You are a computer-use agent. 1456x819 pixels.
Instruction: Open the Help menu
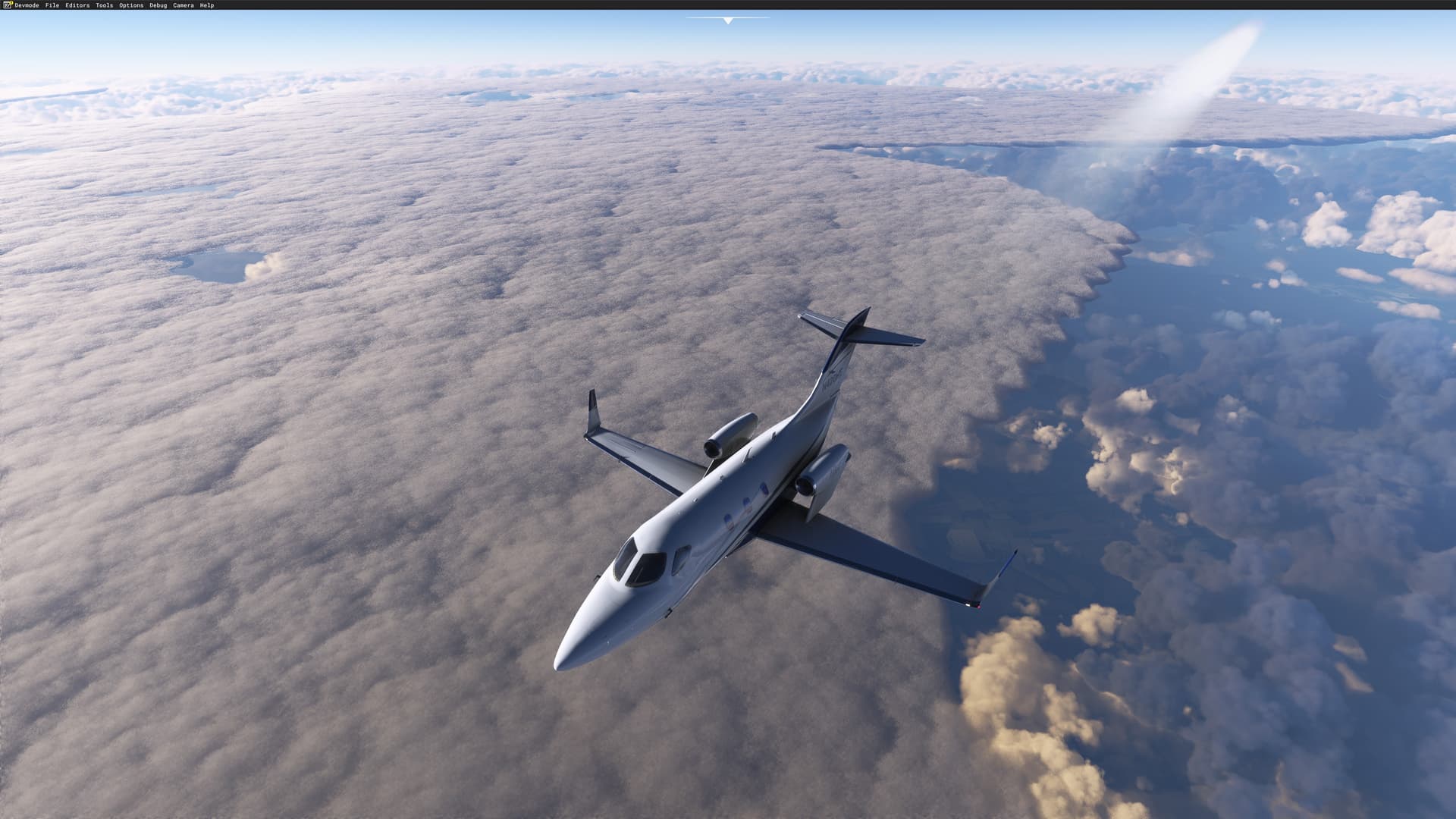(x=207, y=5)
